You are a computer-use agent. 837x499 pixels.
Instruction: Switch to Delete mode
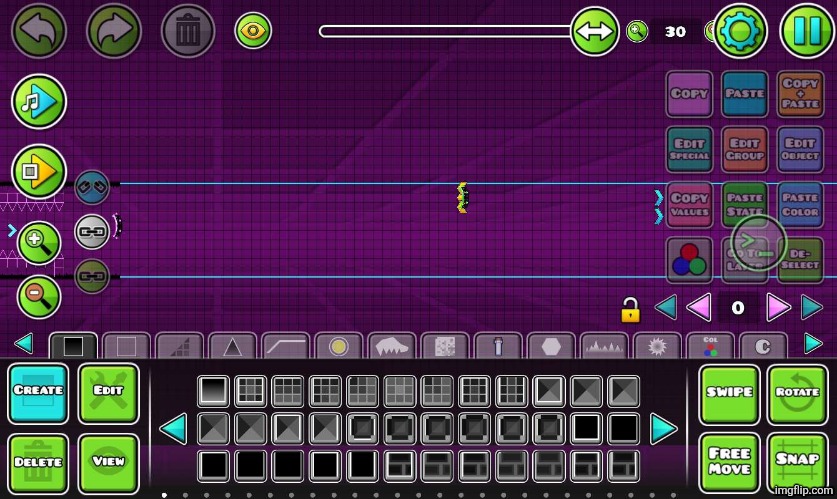tap(39, 463)
